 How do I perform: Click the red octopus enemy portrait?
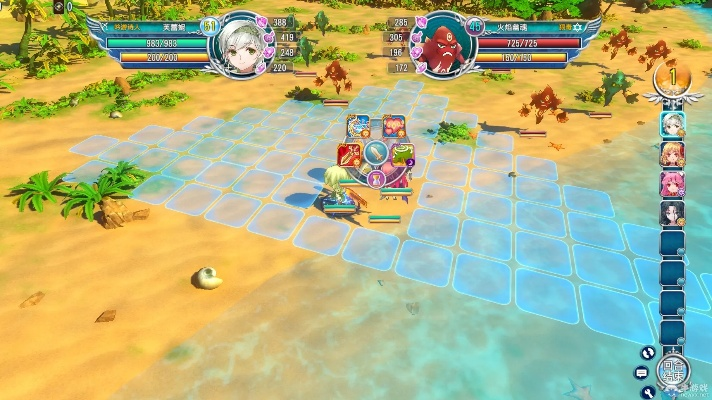442,46
